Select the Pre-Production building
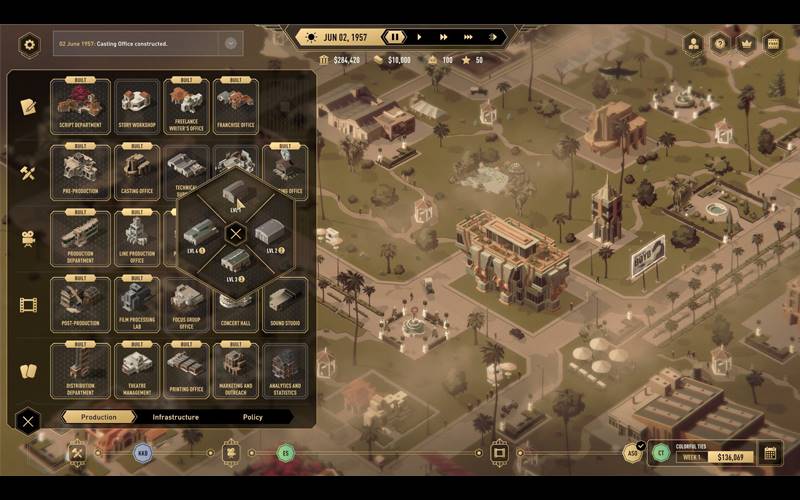The width and height of the screenshot is (800, 500). pos(80,172)
